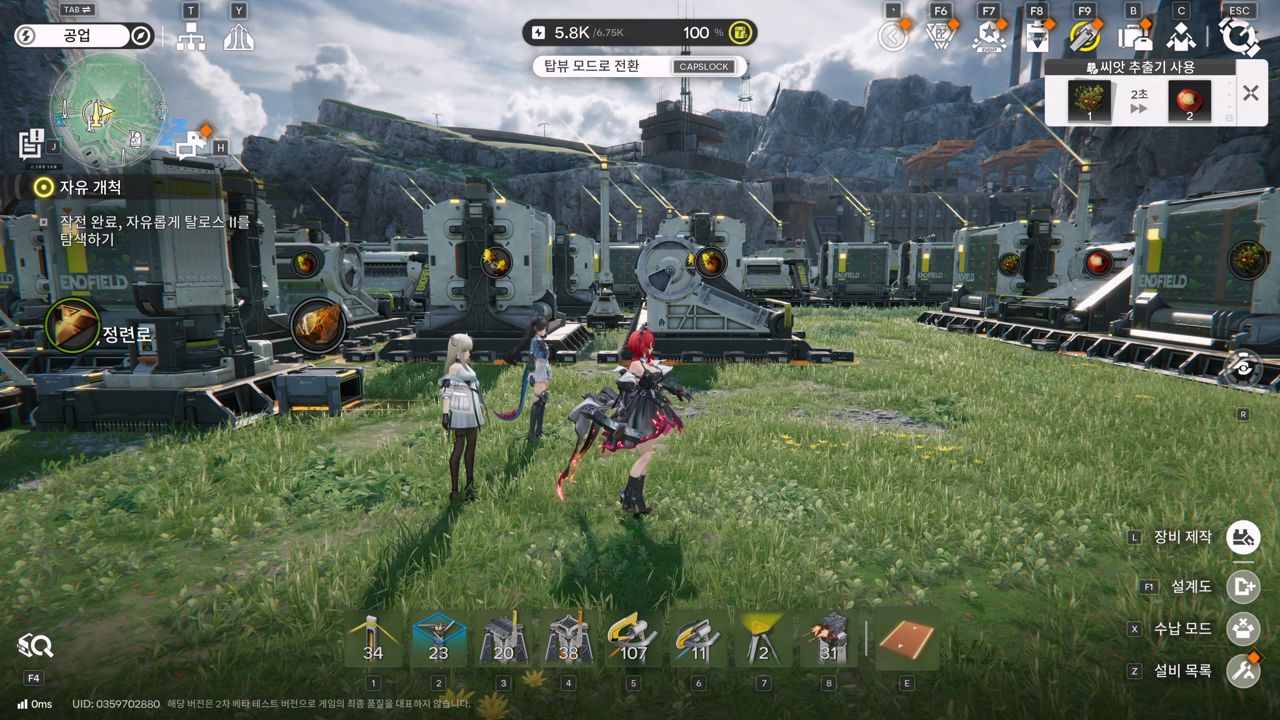This screenshot has width=1280, height=720.
Task: Open the main menu ring icon
Action: [1239, 37]
